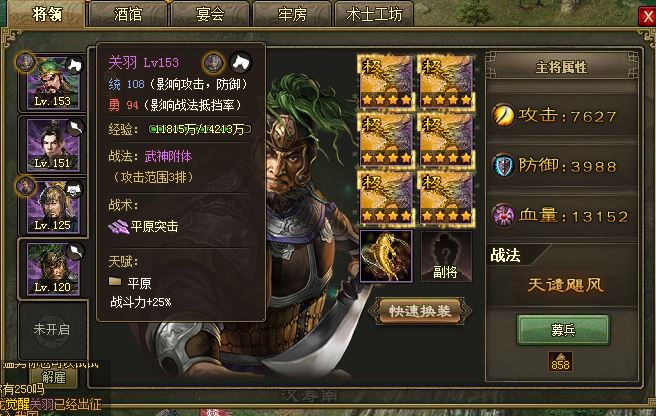Choose the Lv. 151 general portrait

click(48, 144)
